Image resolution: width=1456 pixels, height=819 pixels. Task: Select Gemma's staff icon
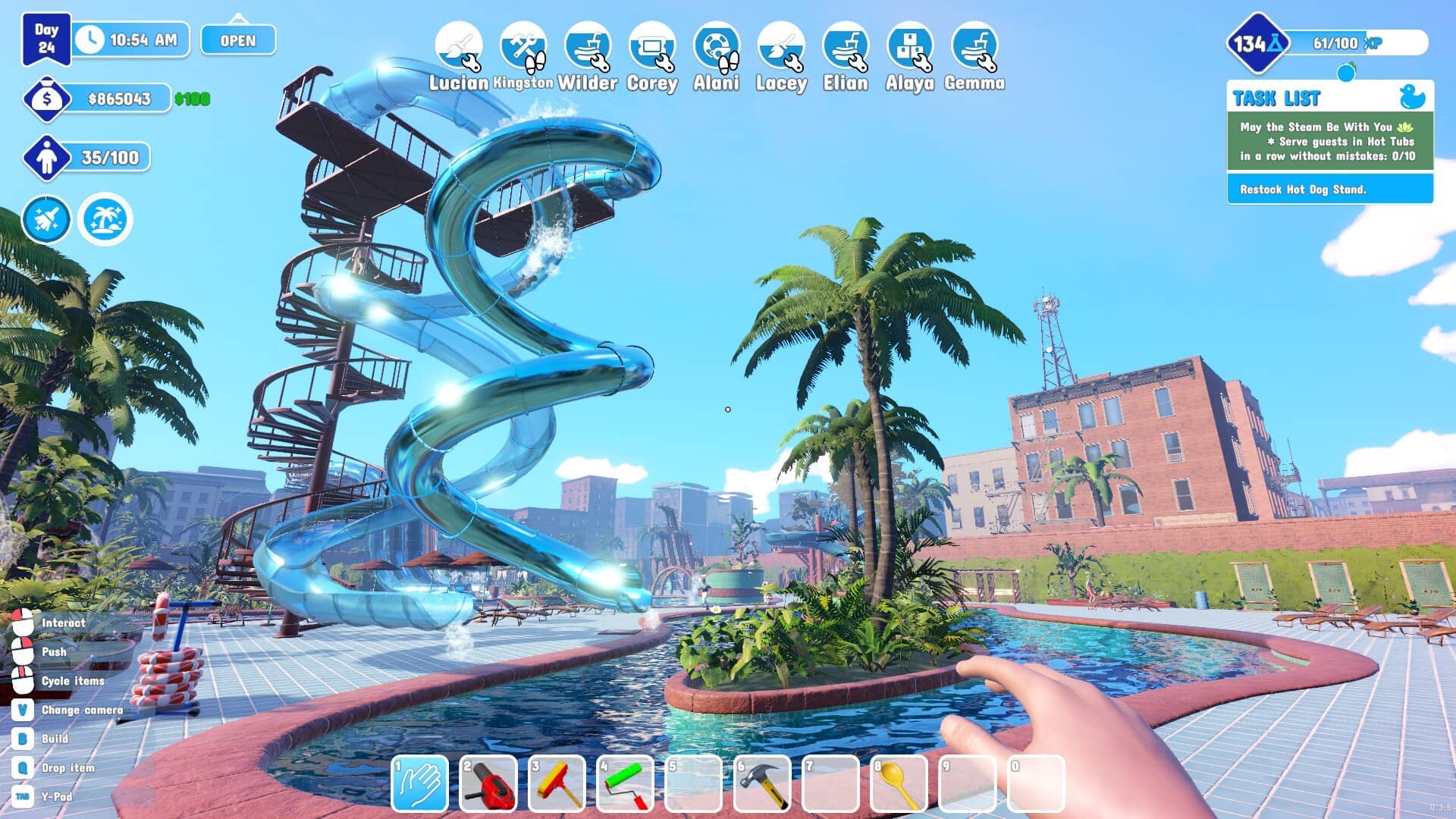974,46
